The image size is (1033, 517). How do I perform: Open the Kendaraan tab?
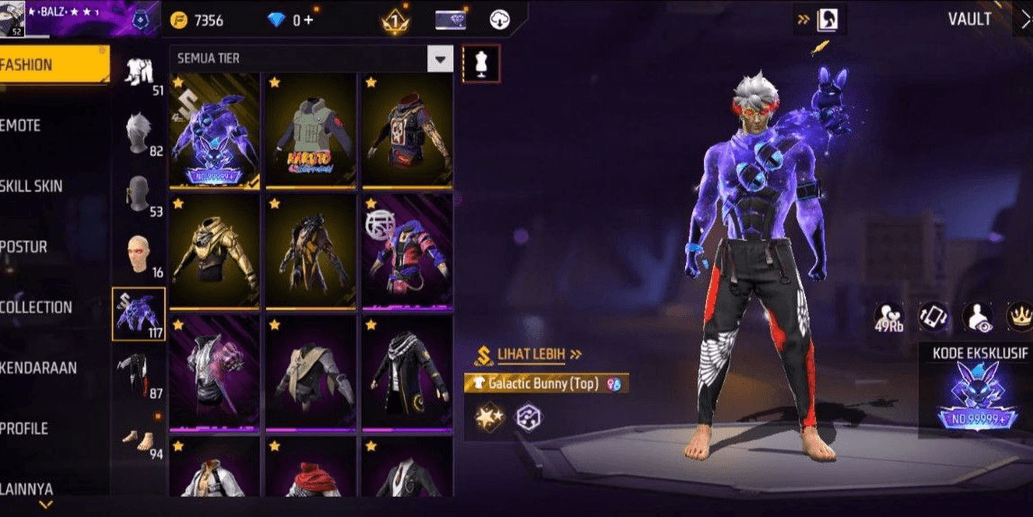point(40,368)
